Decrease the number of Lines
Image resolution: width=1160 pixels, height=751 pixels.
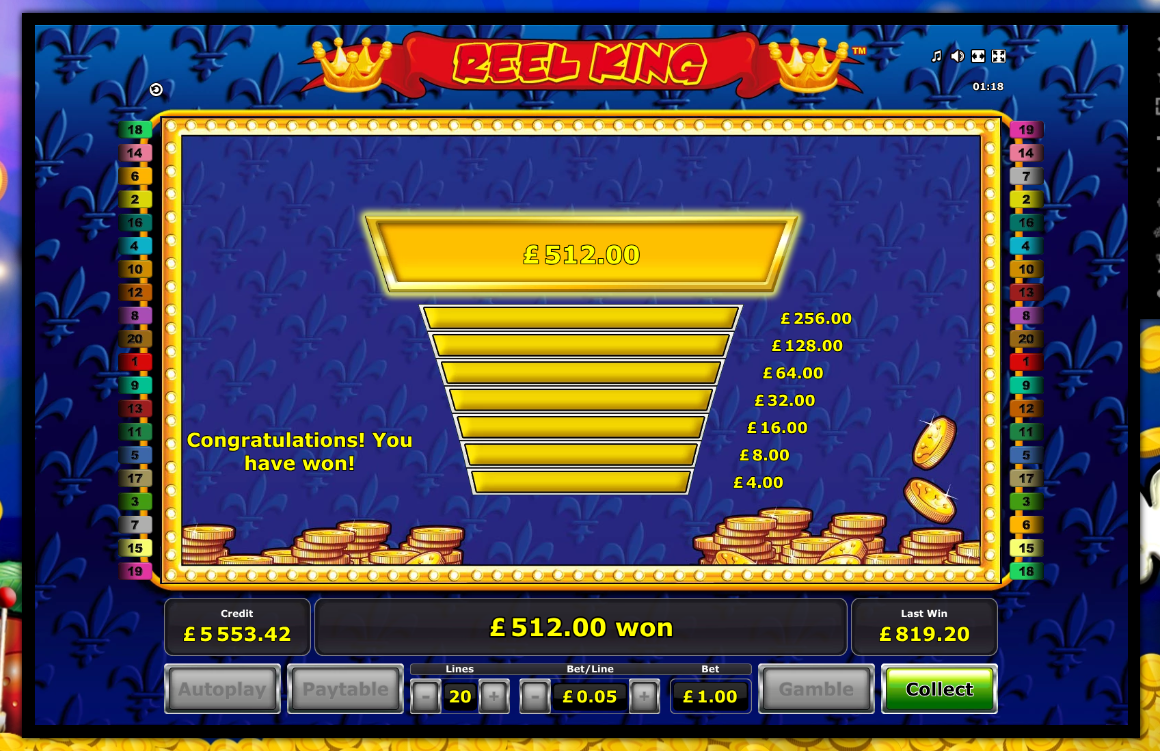coord(425,696)
